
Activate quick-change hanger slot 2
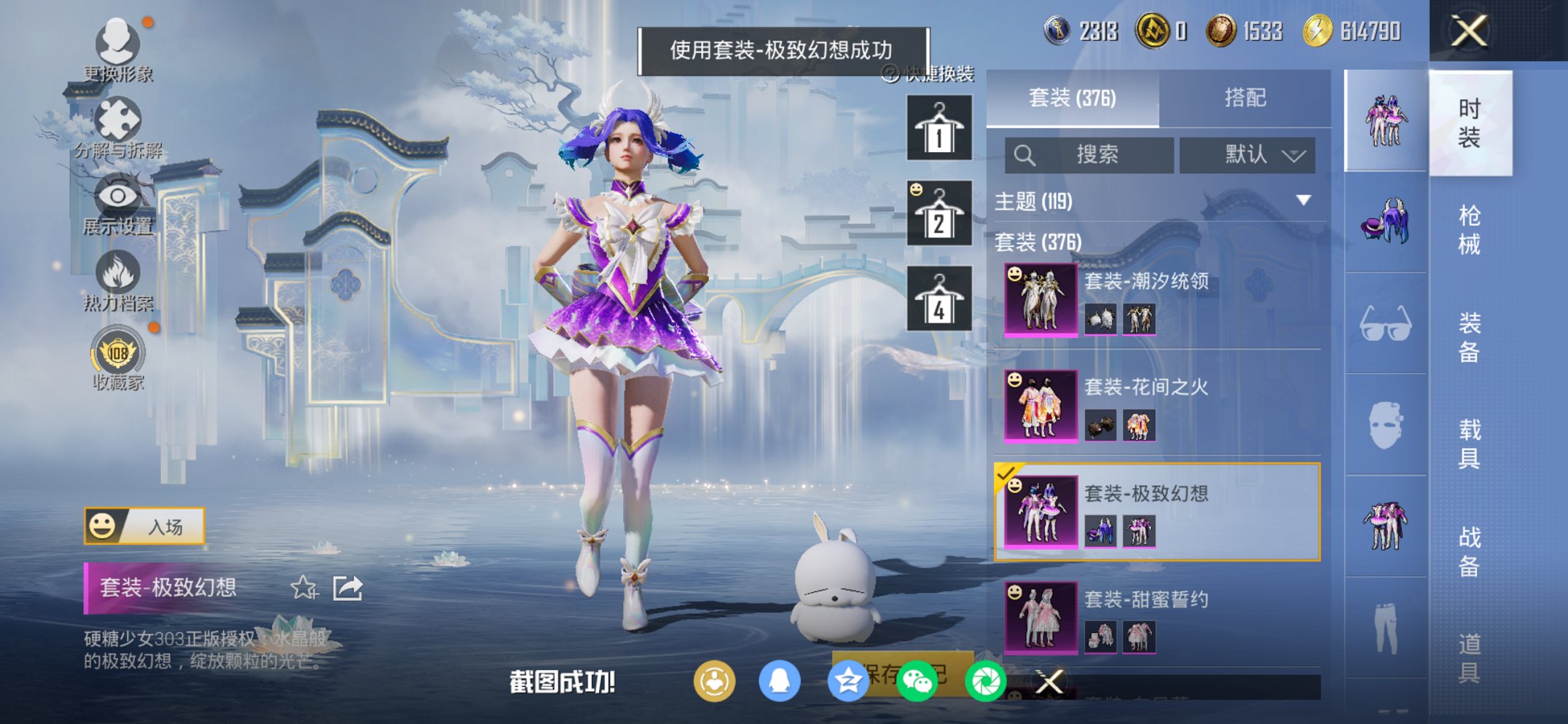click(x=940, y=213)
